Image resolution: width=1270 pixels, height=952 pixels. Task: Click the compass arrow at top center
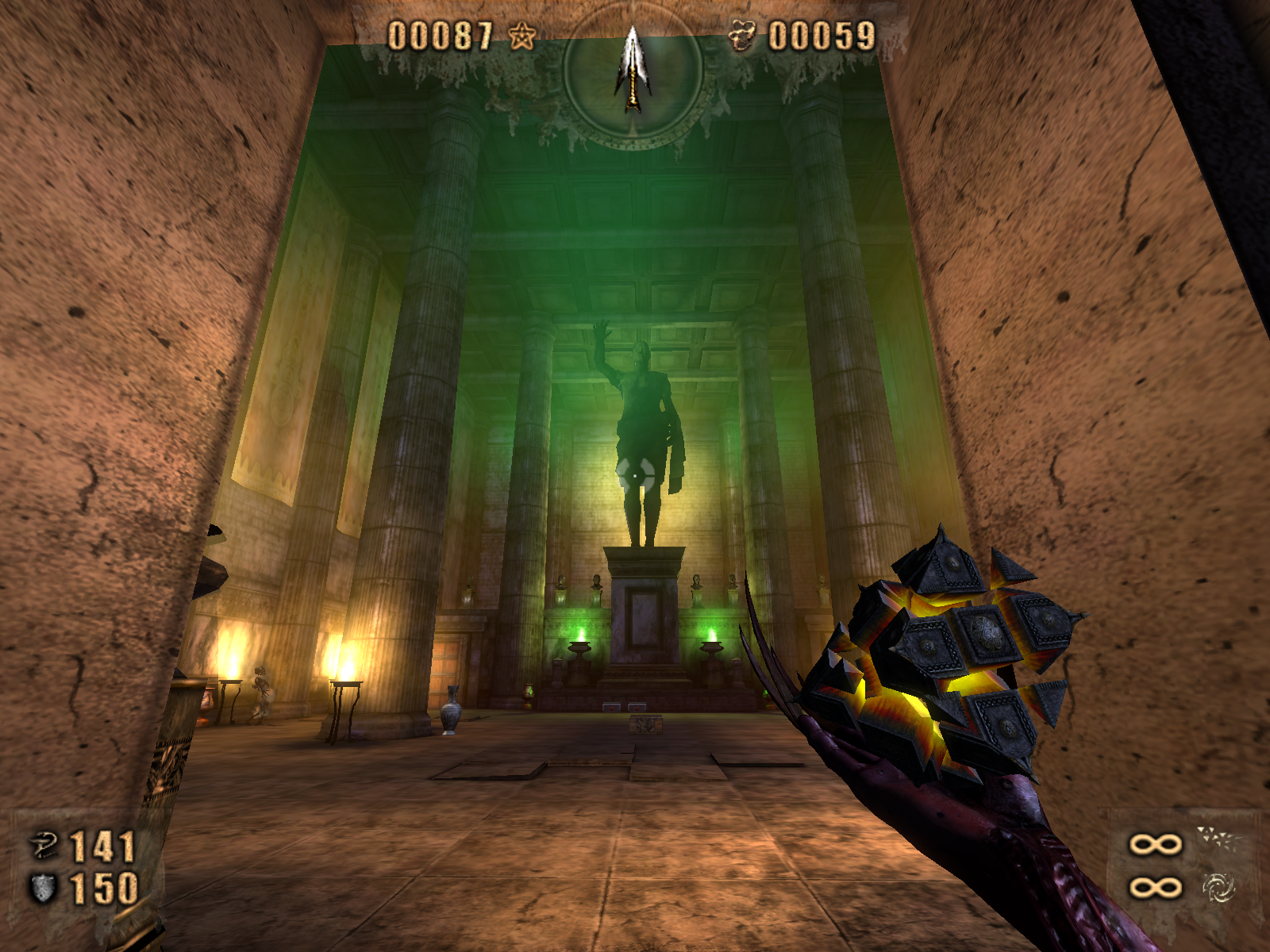point(633,68)
